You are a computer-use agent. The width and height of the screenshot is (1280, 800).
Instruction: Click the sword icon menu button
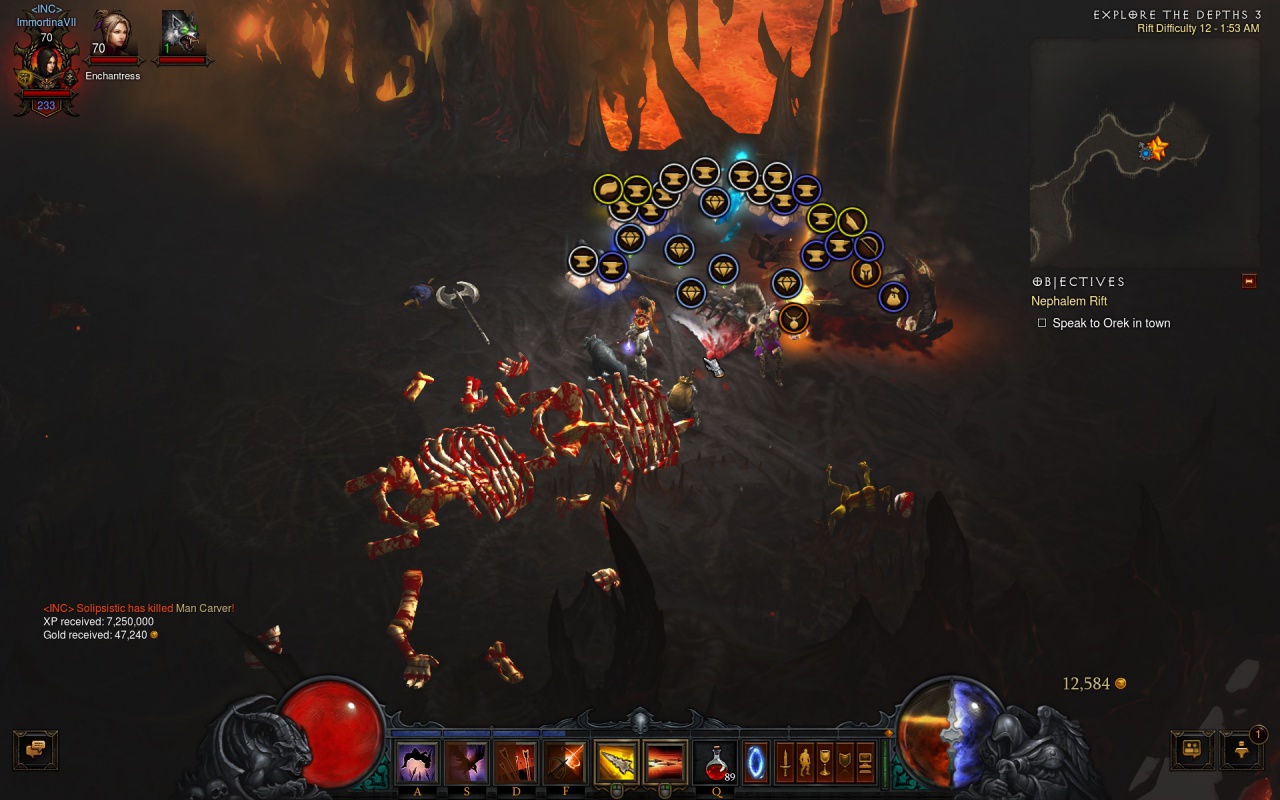(x=785, y=763)
